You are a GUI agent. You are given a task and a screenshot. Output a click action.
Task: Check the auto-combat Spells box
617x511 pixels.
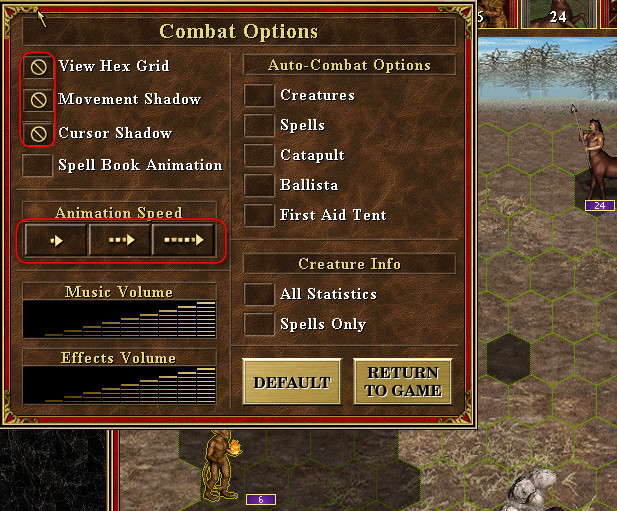pyautogui.click(x=260, y=126)
